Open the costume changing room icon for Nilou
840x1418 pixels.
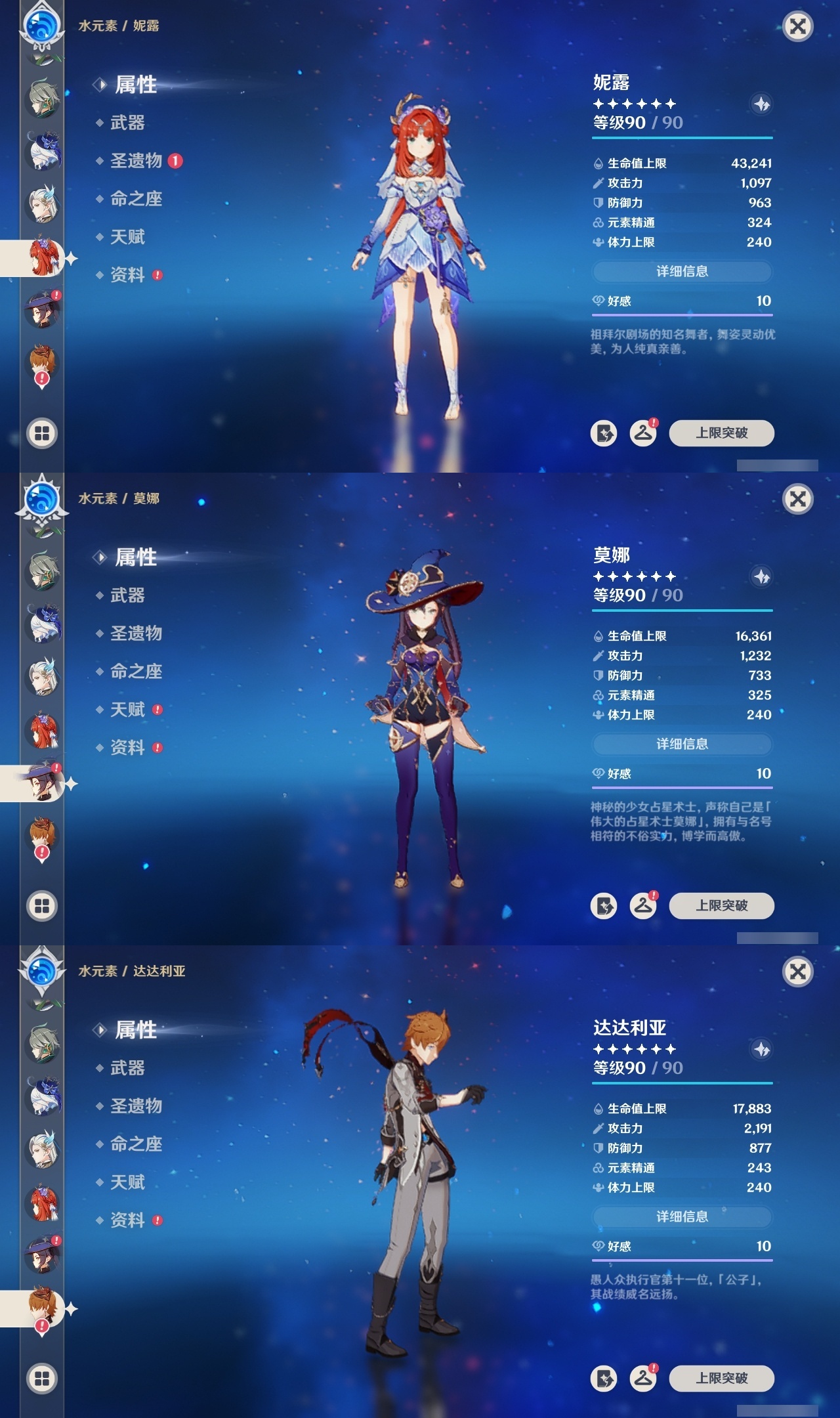643,433
